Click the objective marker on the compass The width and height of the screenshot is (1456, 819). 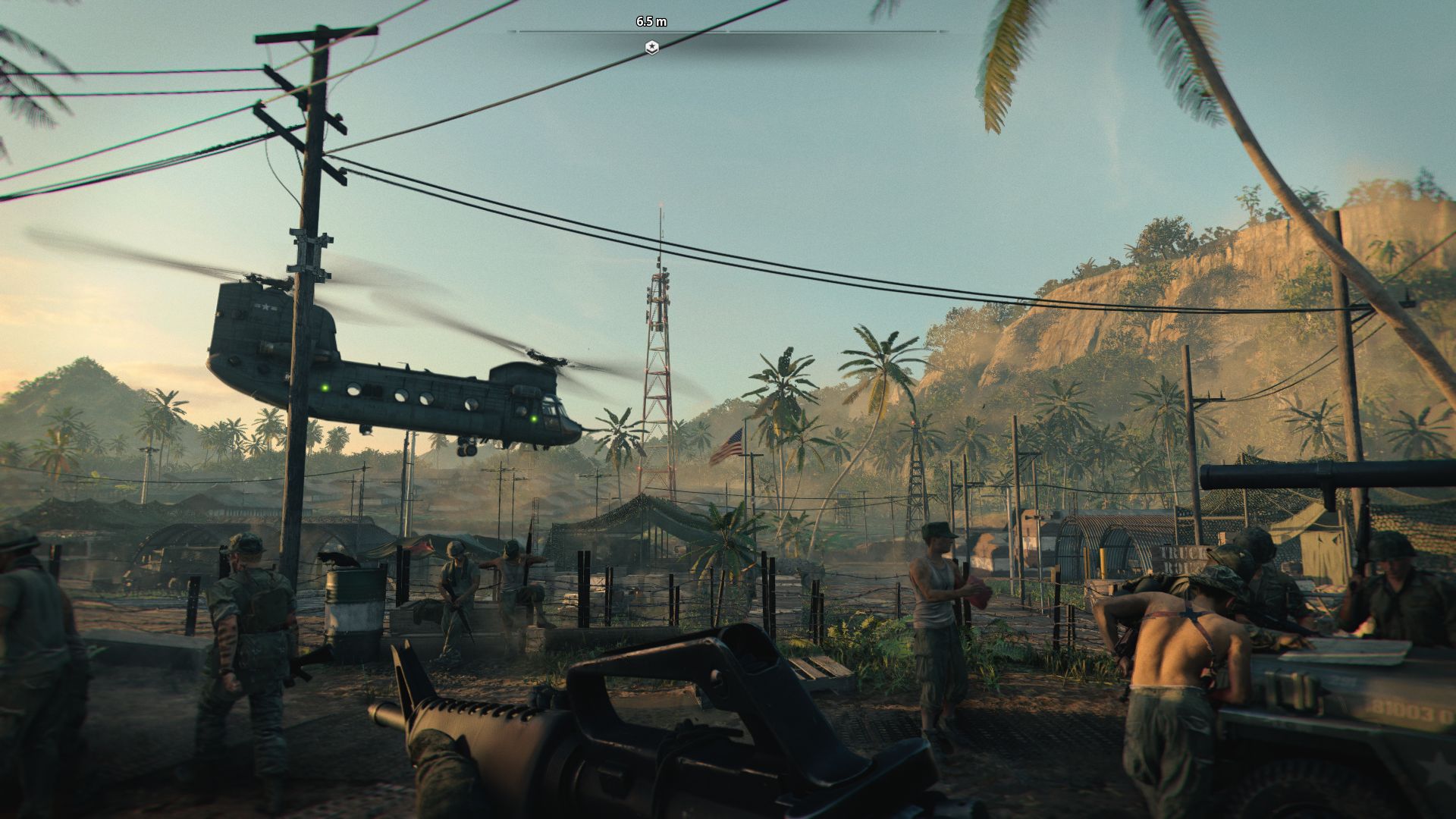pos(651,47)
